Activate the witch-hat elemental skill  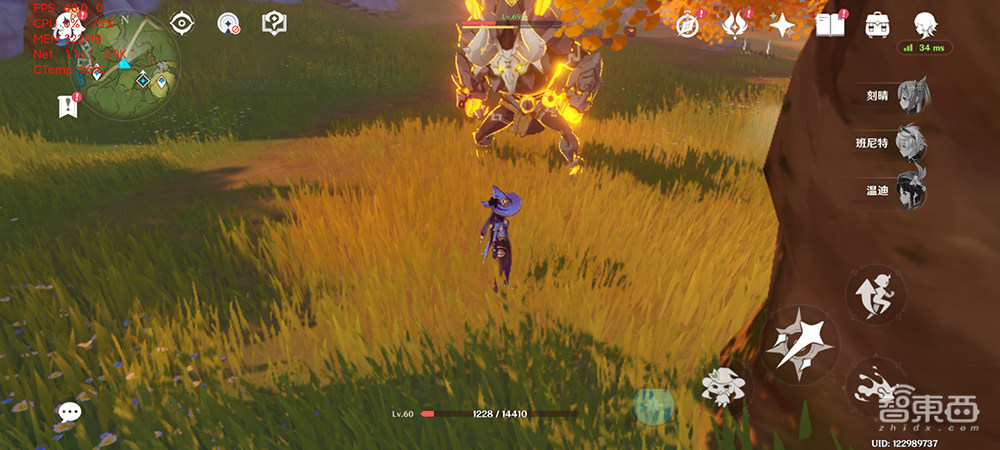tap(720, 386)
